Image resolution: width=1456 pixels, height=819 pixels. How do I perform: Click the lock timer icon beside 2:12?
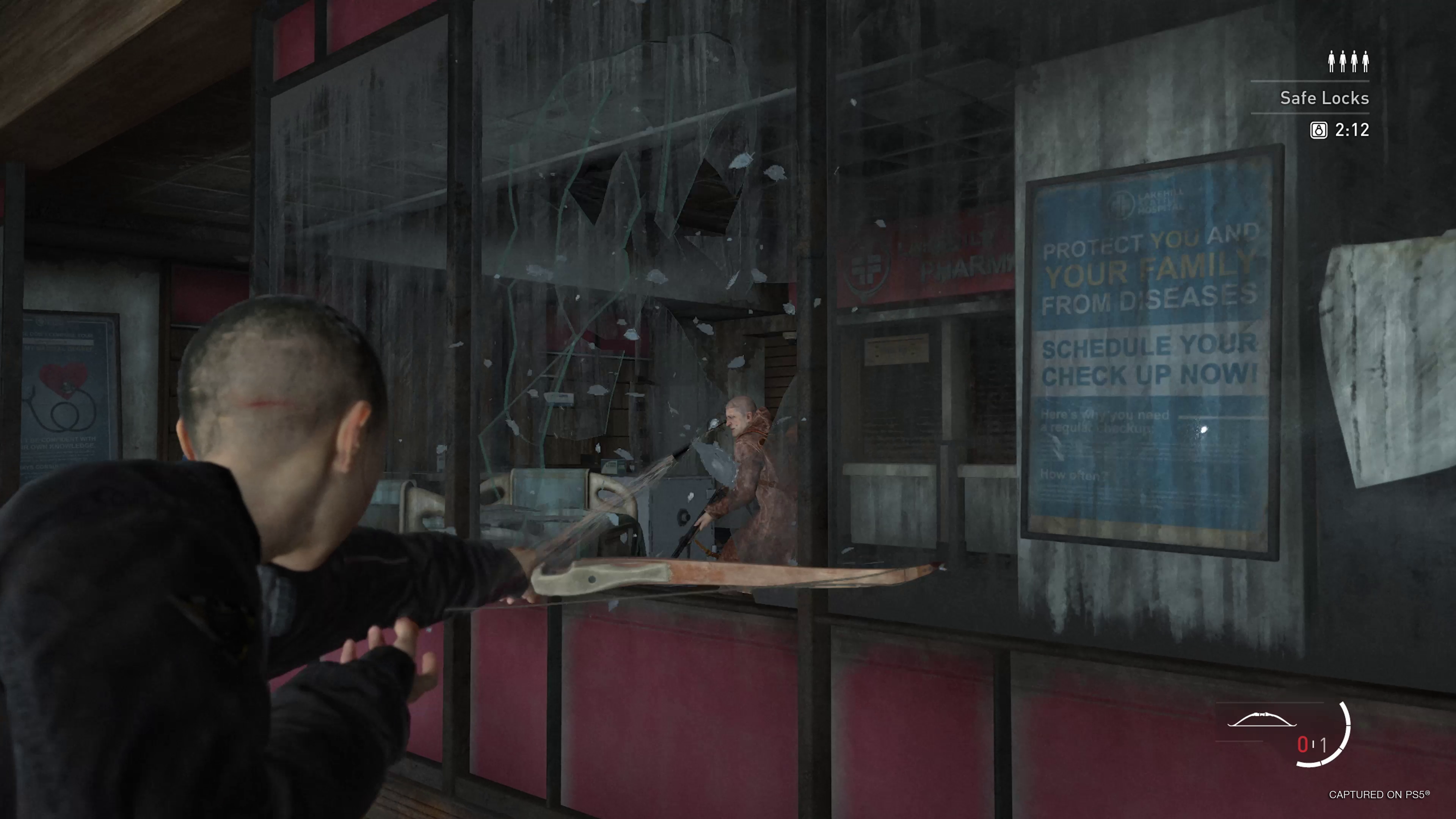(x=1319, y=130)
